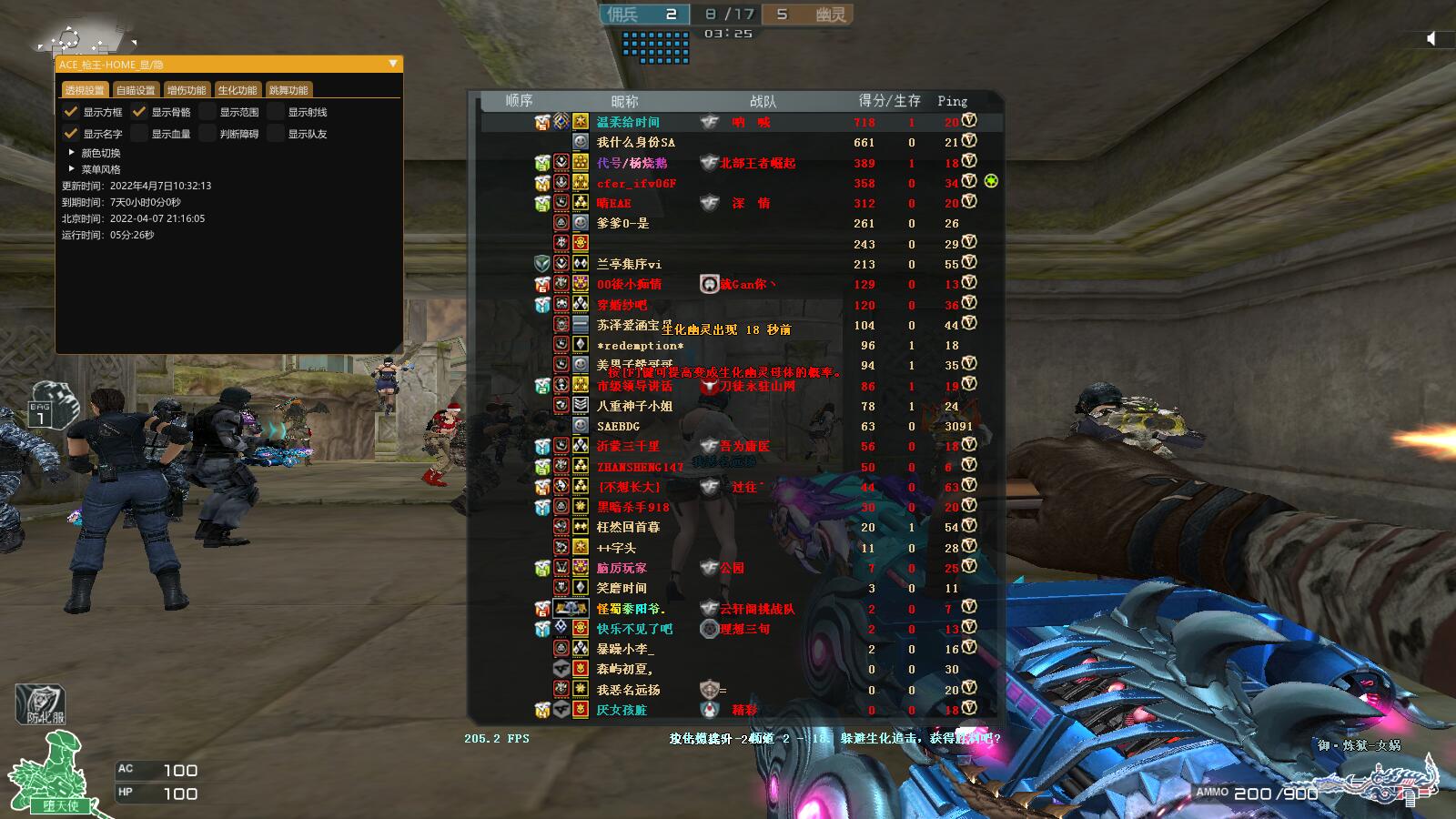Click the green voice icon beside cfer_ifv06F
Image resolution: width=1456 pixels, height=819 pixels.
pos(991,182)
